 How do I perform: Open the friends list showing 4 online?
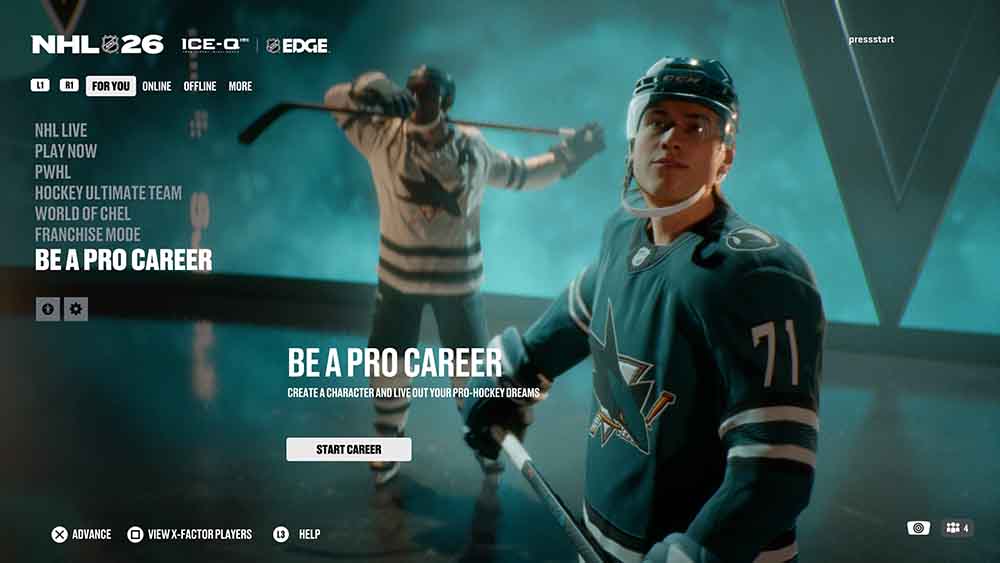click(x=957, y=528)
